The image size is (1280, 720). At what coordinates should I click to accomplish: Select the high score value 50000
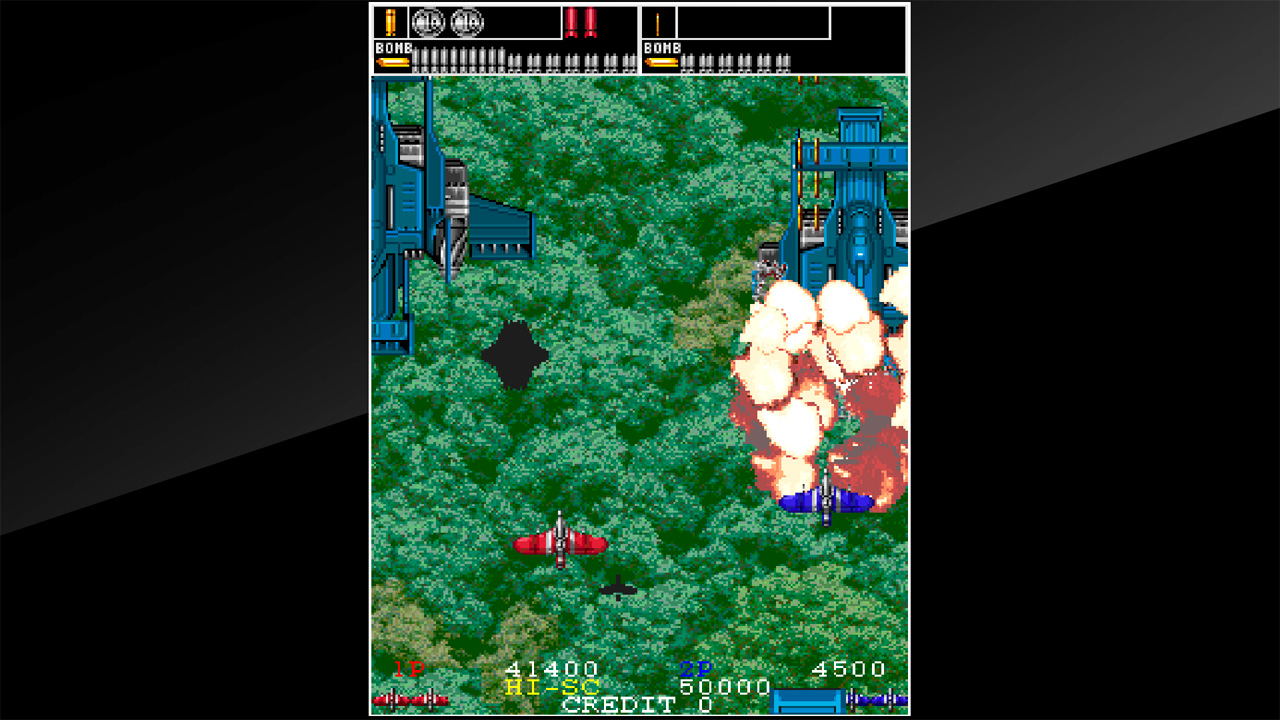tap(724, 686)
